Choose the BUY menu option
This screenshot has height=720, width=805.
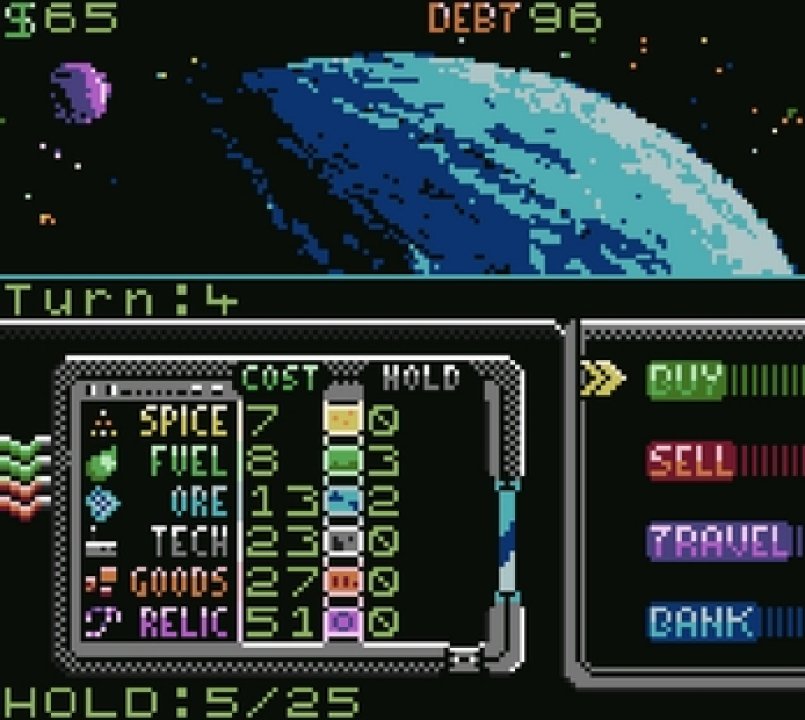pyautogui.click(x=687, y=380)
